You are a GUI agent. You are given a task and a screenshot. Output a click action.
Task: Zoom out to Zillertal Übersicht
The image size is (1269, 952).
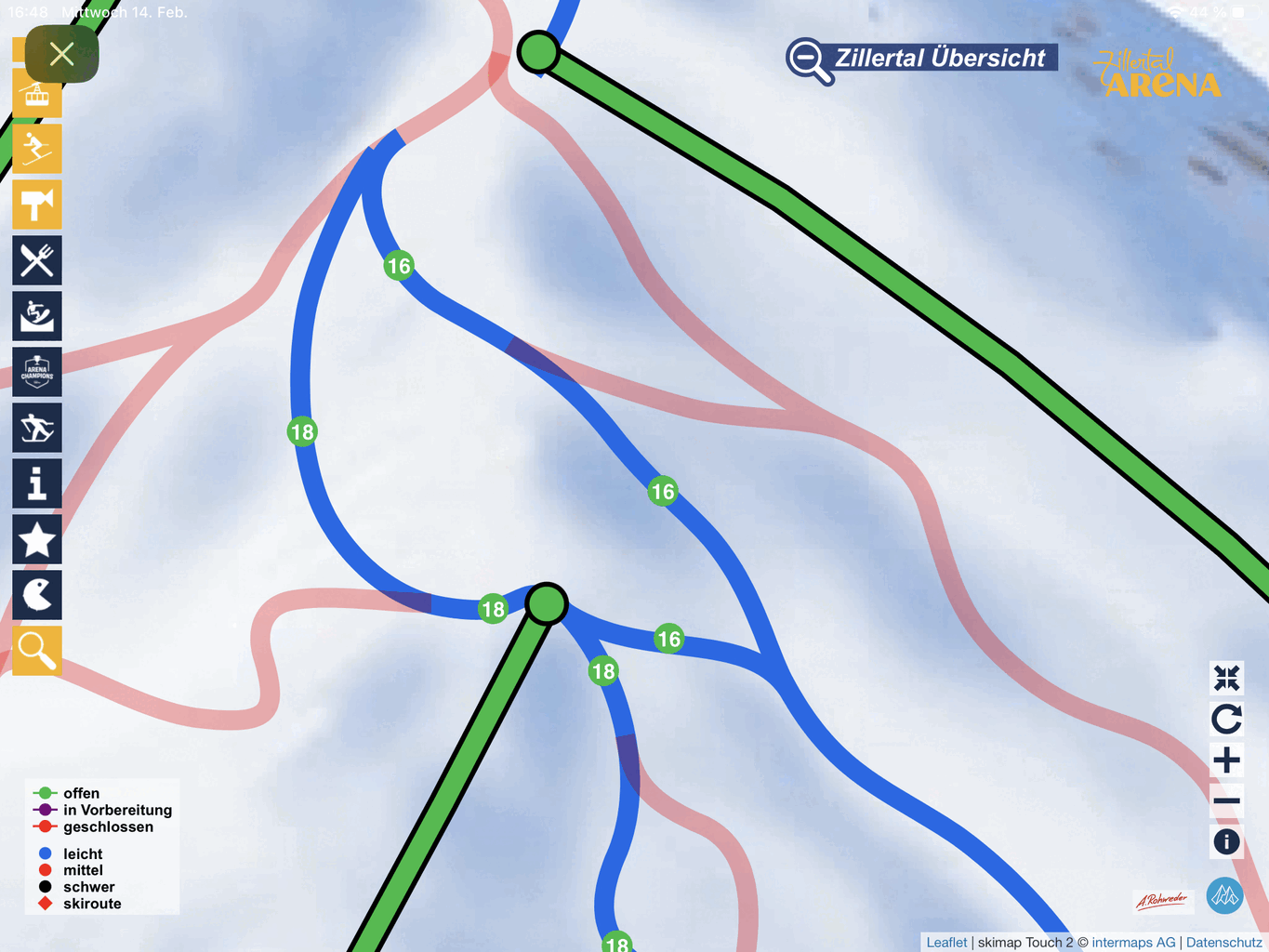click(921, 59)
